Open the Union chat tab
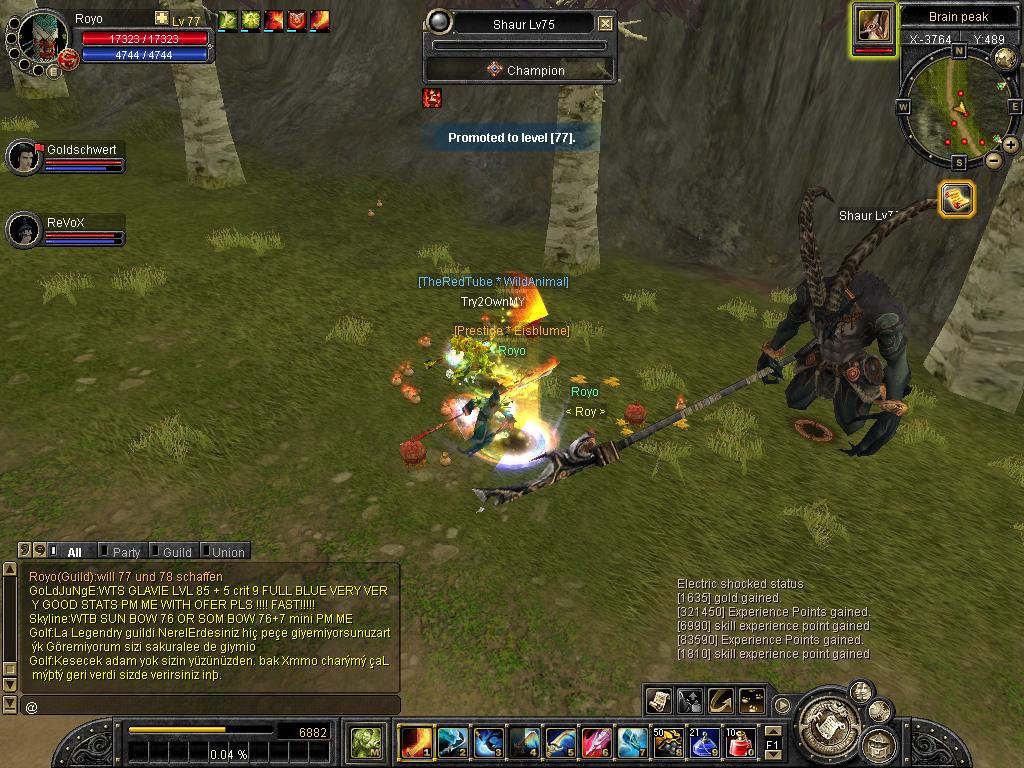1024x768 pixels. point(227,552)
